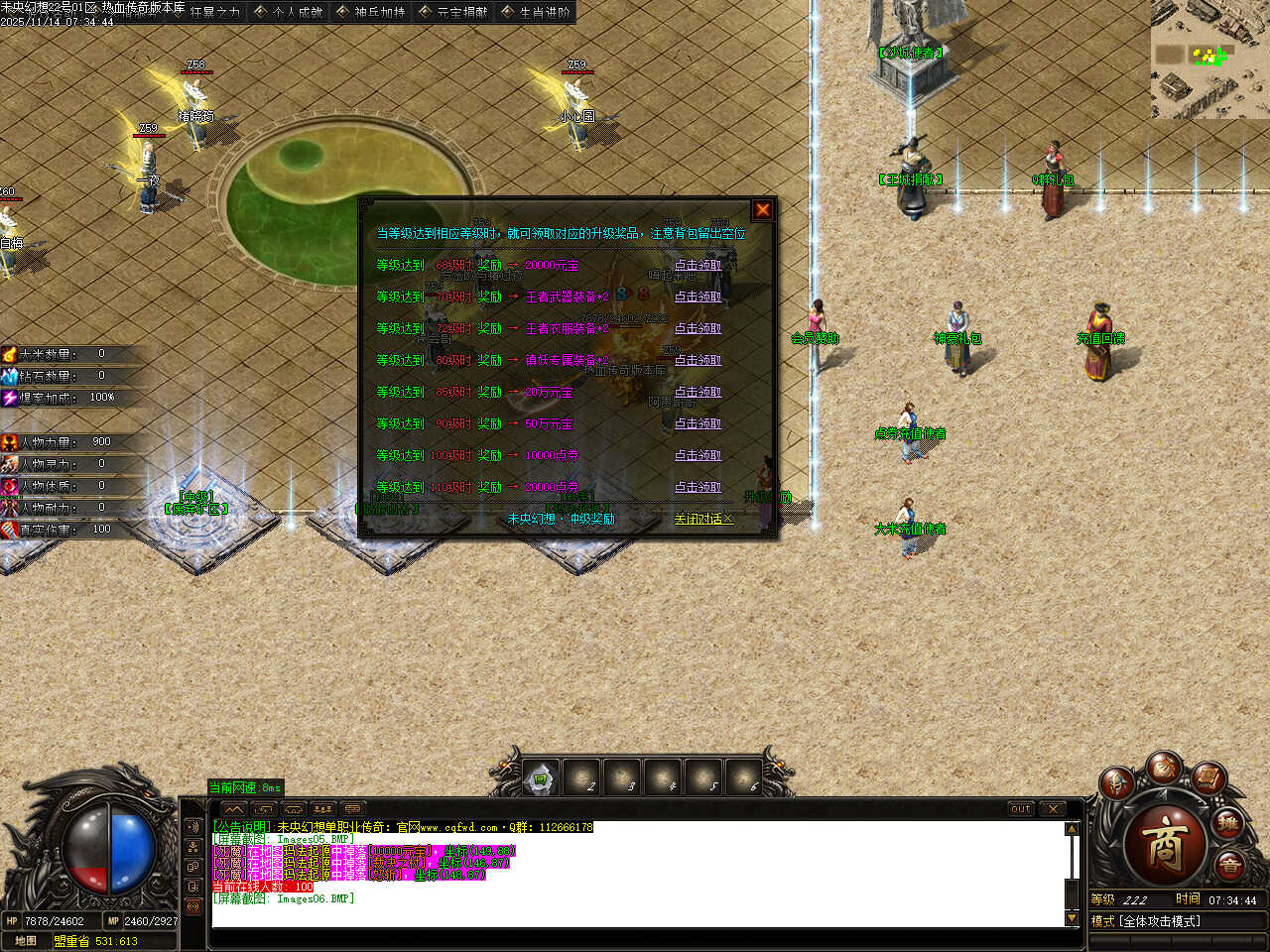Open the 神兵加持 menu
The height and width of the screenshot is (952, 1270).
(371, 12)
